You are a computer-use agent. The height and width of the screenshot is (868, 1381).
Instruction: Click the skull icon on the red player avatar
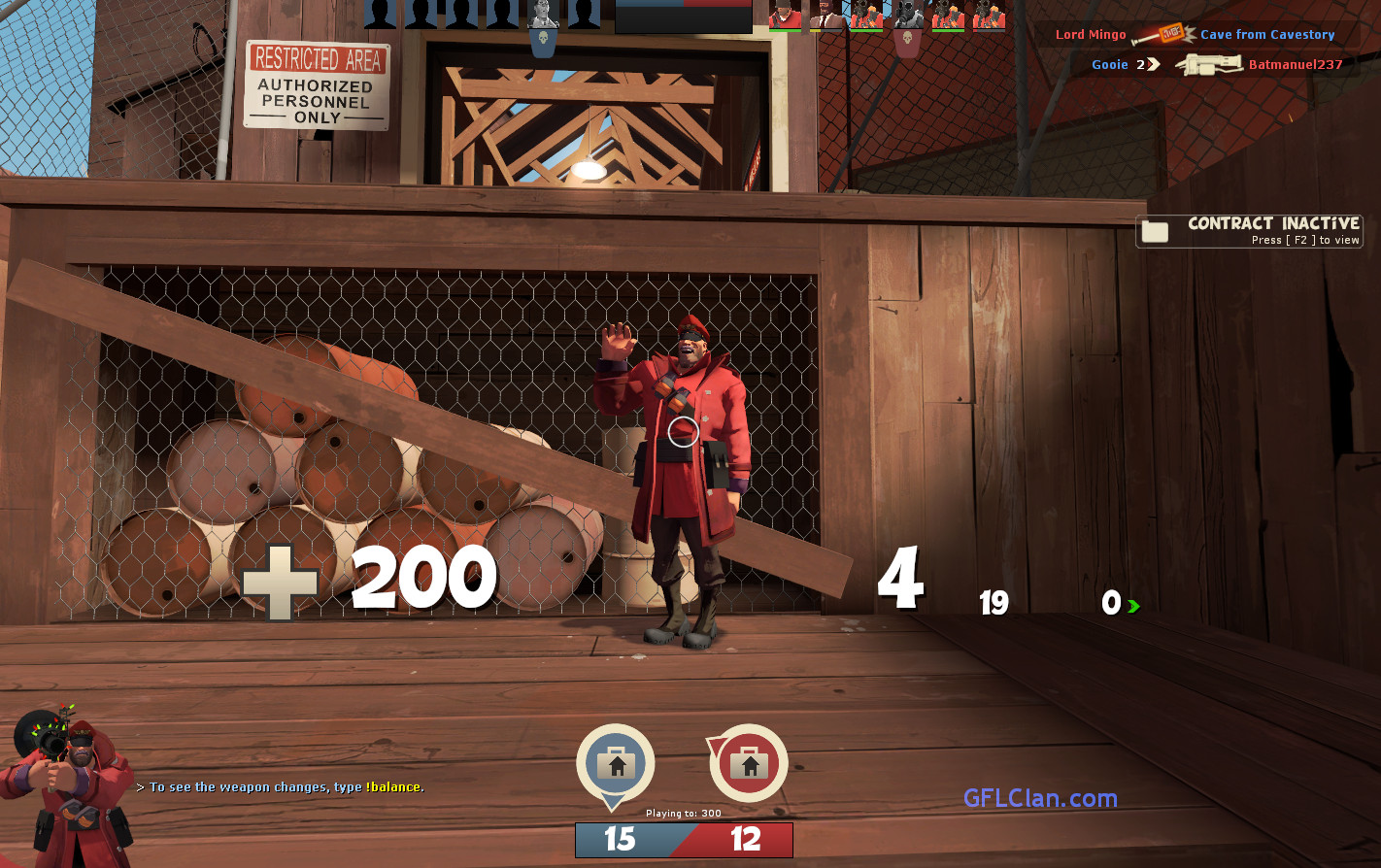pos(908,37)
